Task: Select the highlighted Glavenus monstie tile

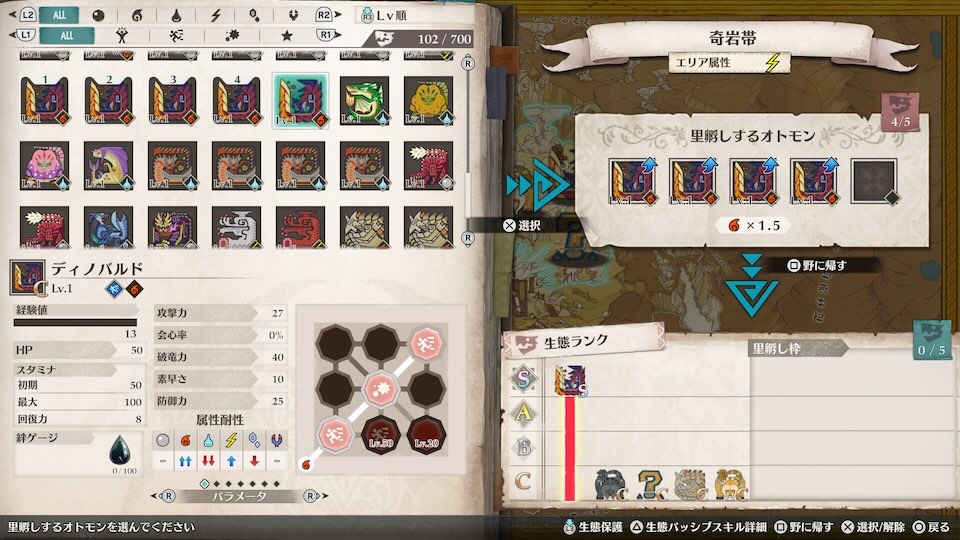Action: 300,98
